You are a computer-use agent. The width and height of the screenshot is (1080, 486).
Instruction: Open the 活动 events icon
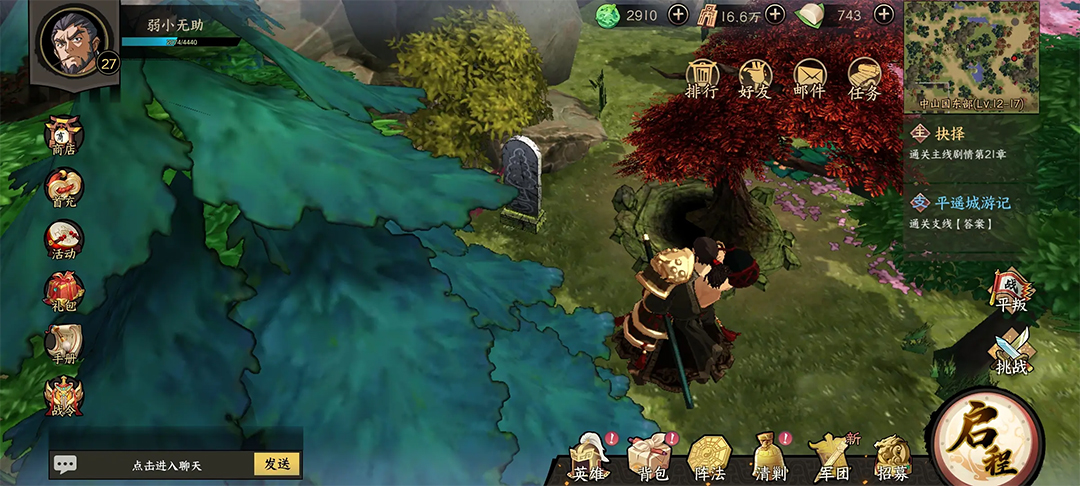coord(63,241)
